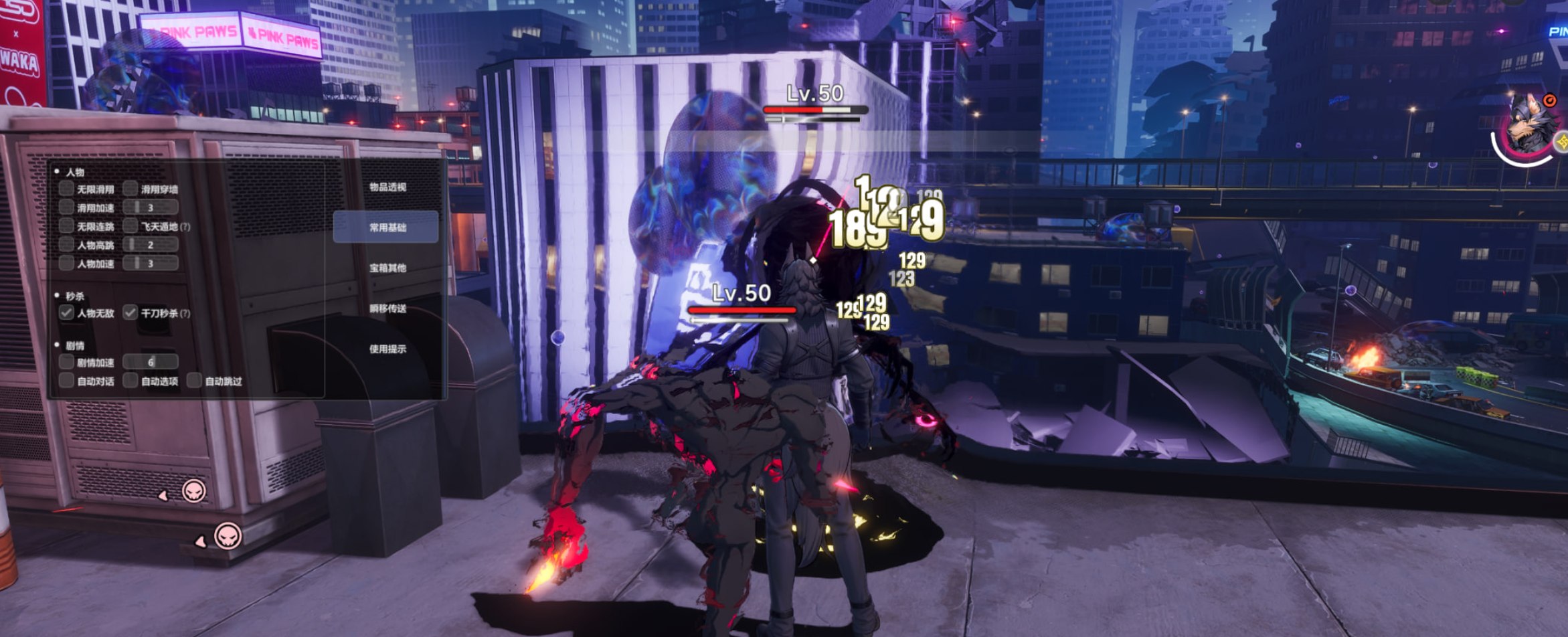Toggle the 滑翔加速 checkbox
1568x637 pixels.
[66, 207]
